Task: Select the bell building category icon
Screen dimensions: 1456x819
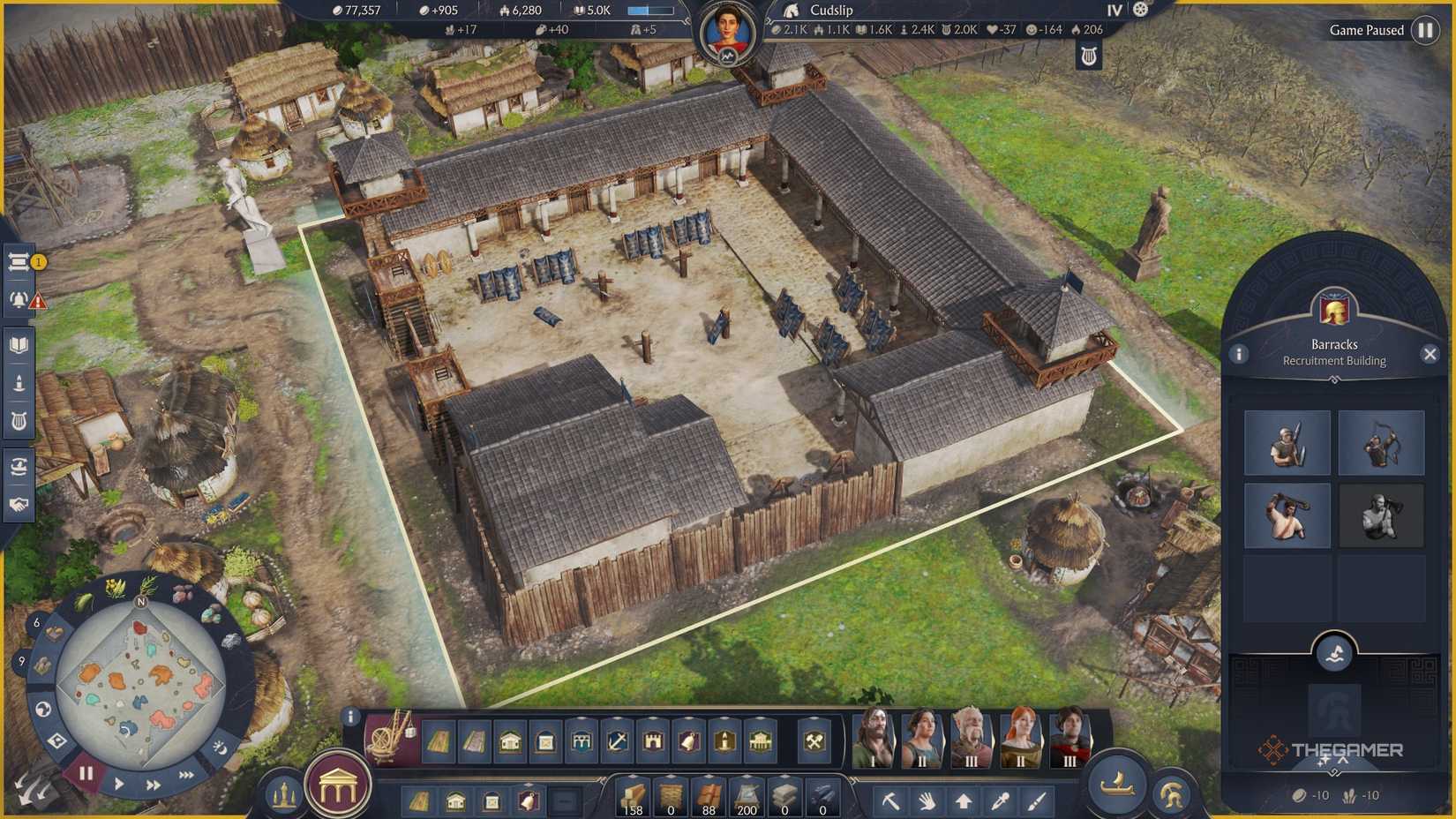Action: coord(691,742)
